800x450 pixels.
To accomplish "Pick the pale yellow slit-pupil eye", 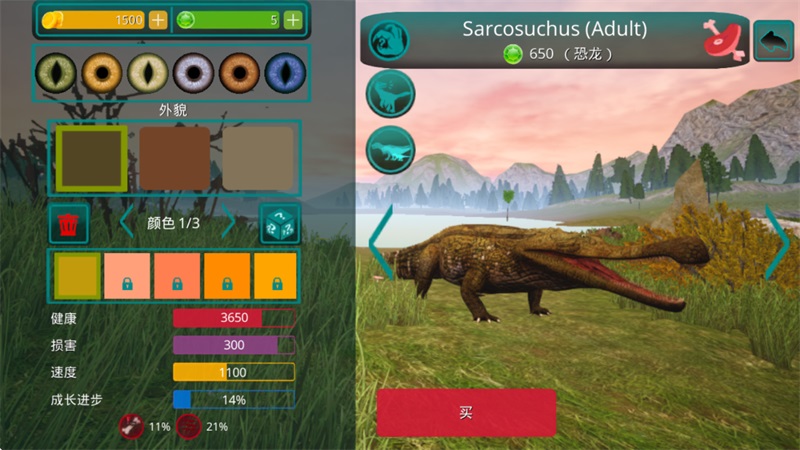I will coord(148,73).
